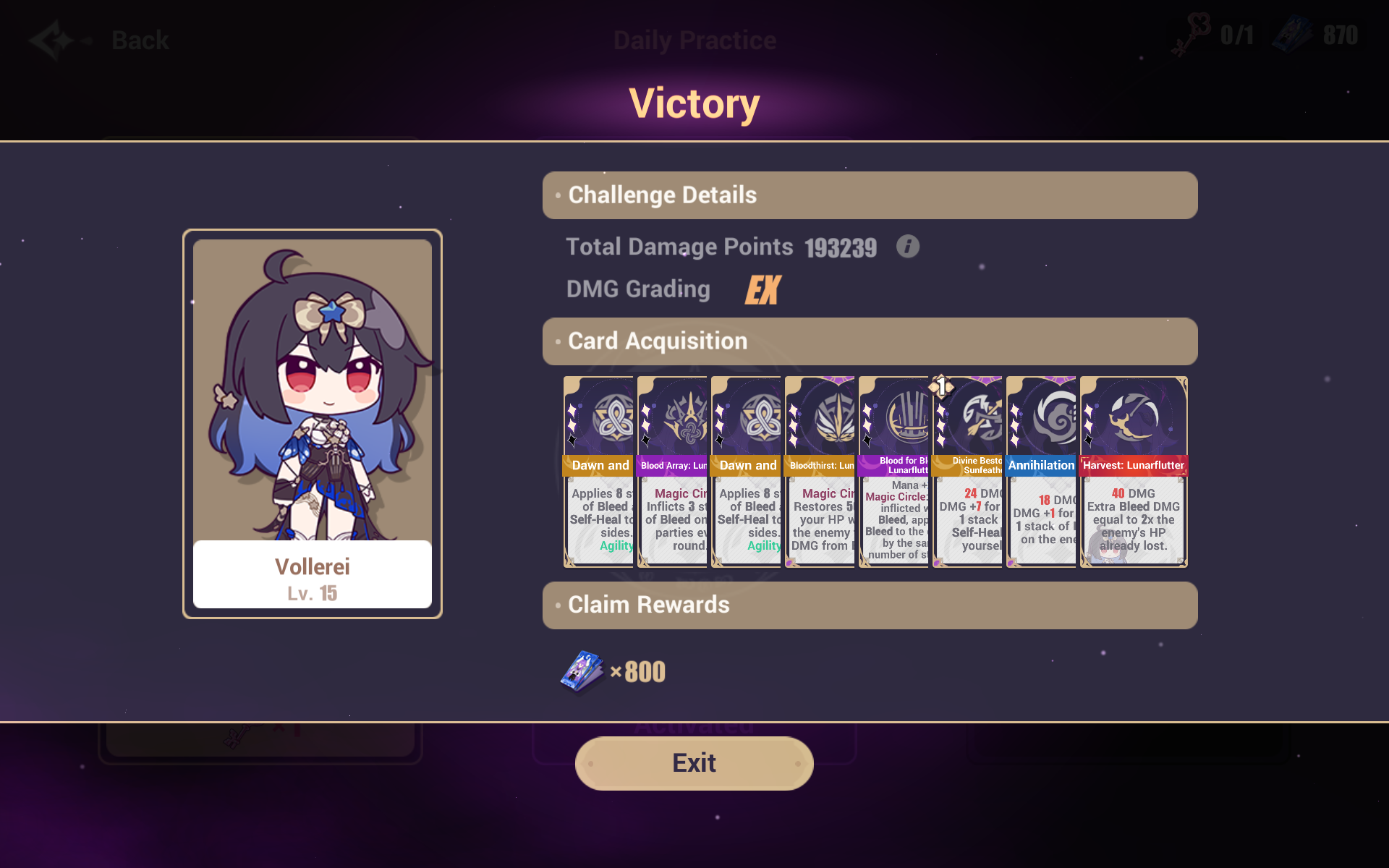Screen dimensions: 1389x868
Task: Click the crescent blade emblem on Harvest: Lunarflutter
Action: point(1133,417)
